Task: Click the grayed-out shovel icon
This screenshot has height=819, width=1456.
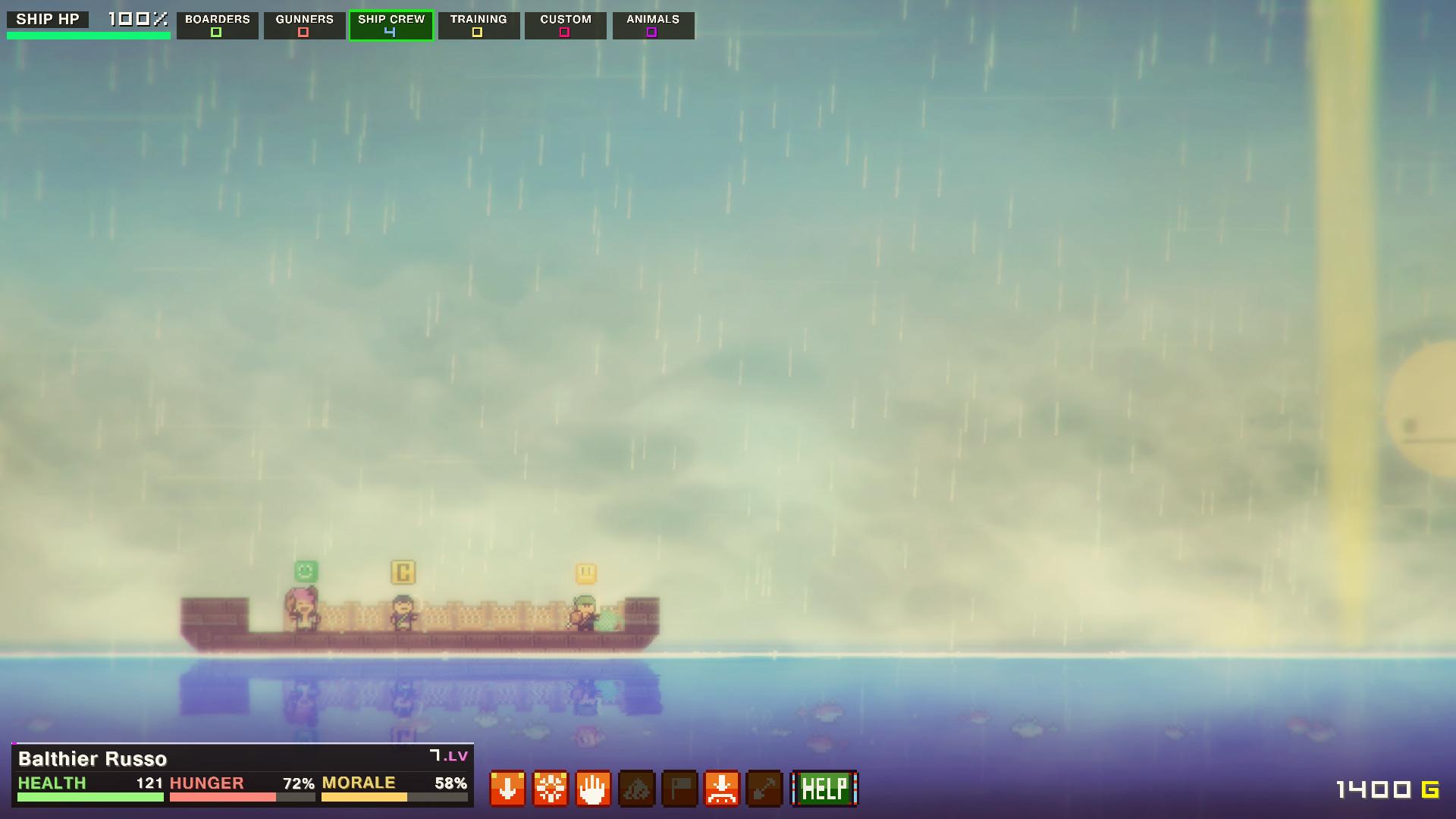Action: coord(764,789)
